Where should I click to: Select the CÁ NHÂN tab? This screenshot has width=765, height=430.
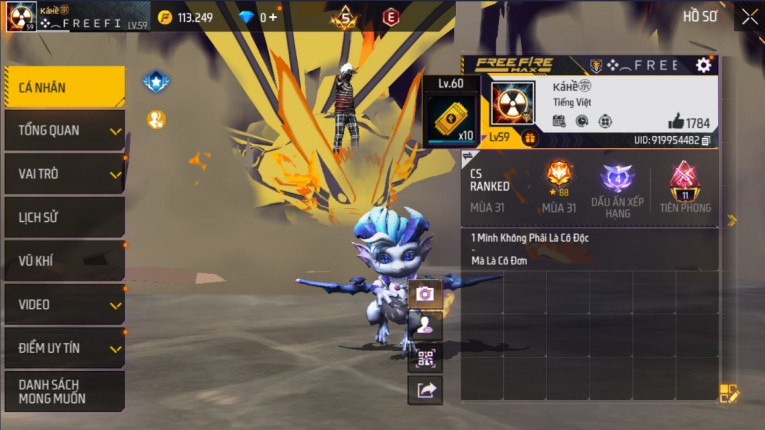pos(64,87)
